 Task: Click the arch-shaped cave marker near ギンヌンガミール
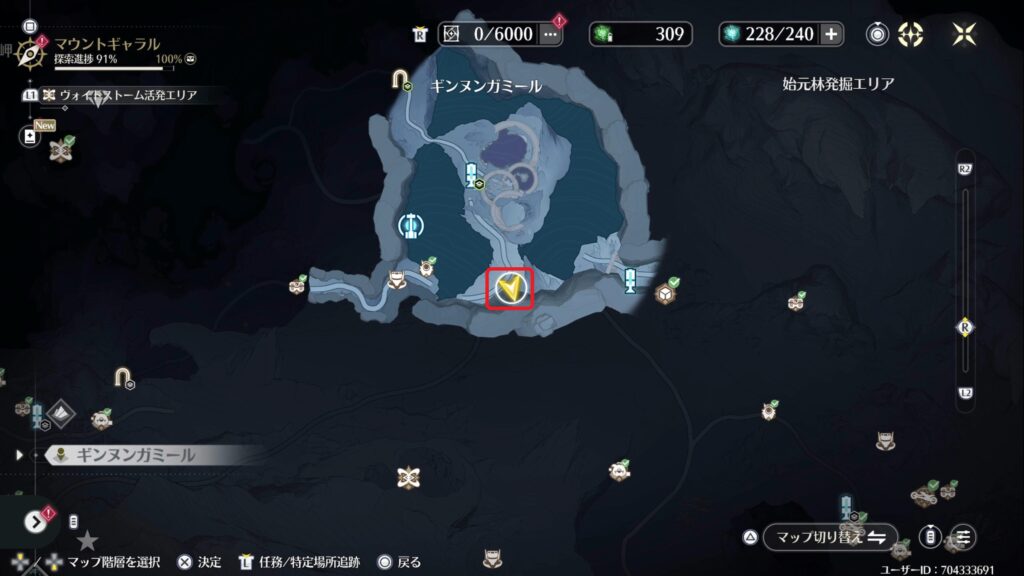(x=402, y=78)
